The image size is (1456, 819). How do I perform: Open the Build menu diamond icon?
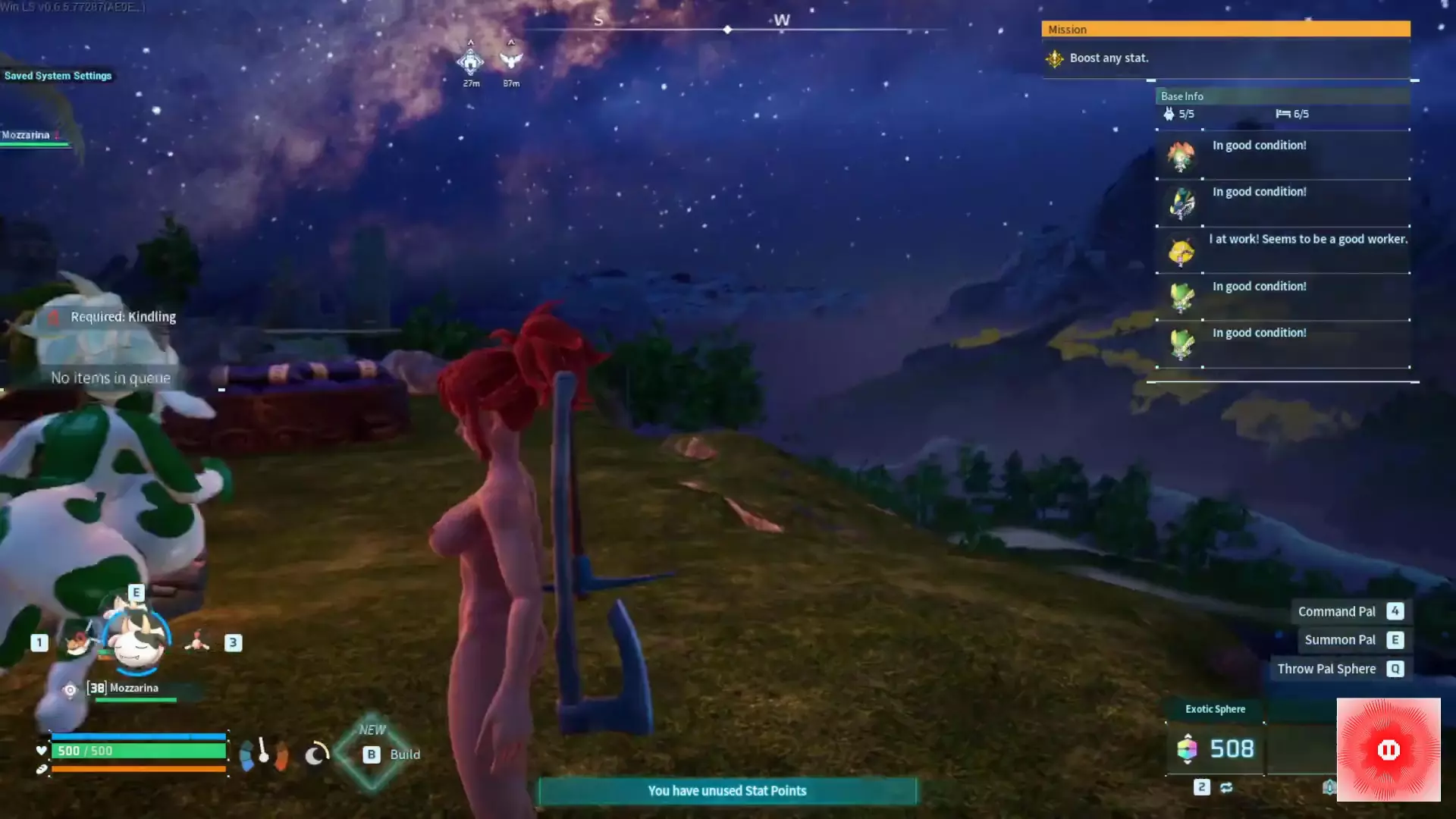coord(372,754)
